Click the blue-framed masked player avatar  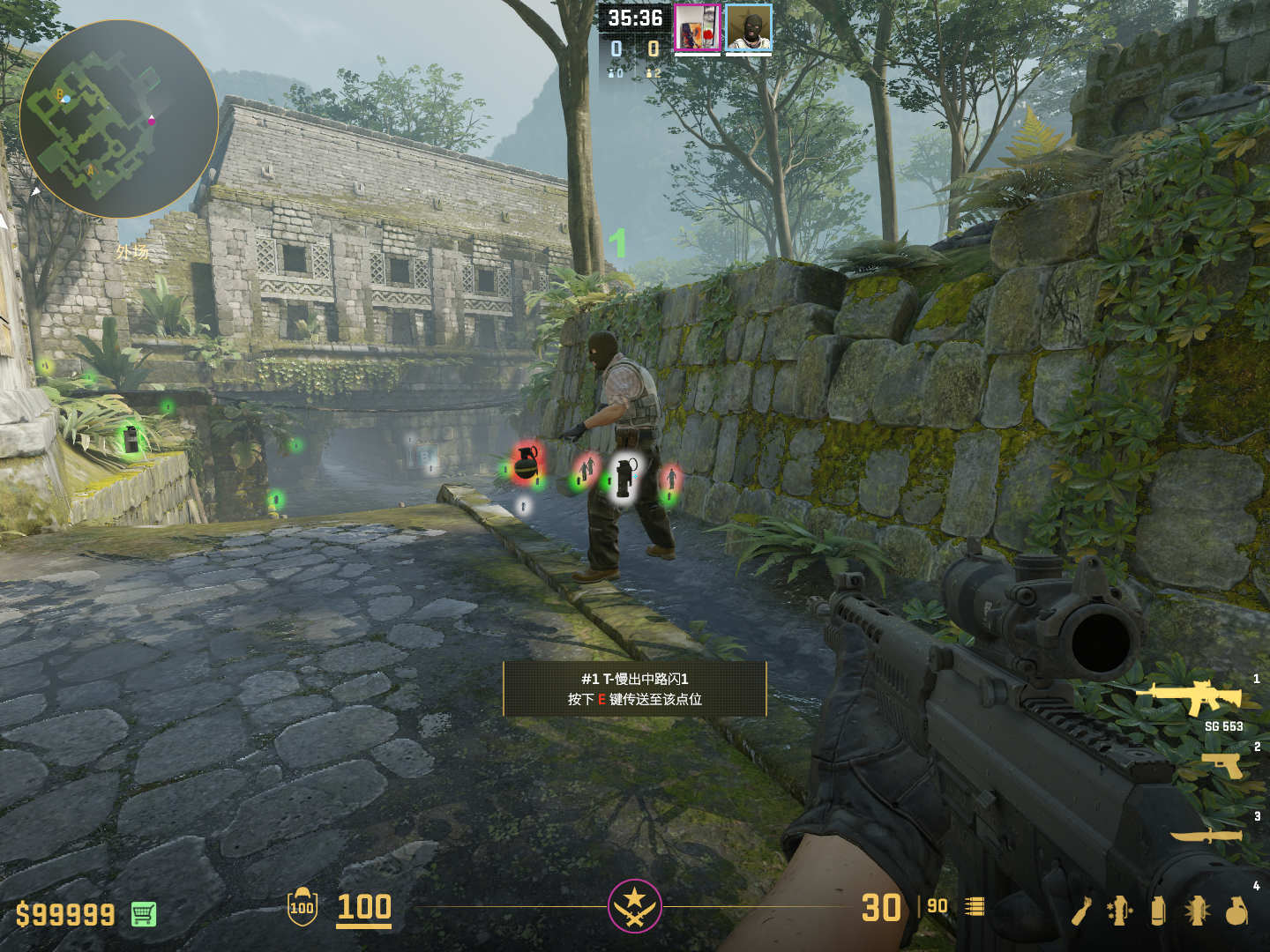tap(749, 28)
